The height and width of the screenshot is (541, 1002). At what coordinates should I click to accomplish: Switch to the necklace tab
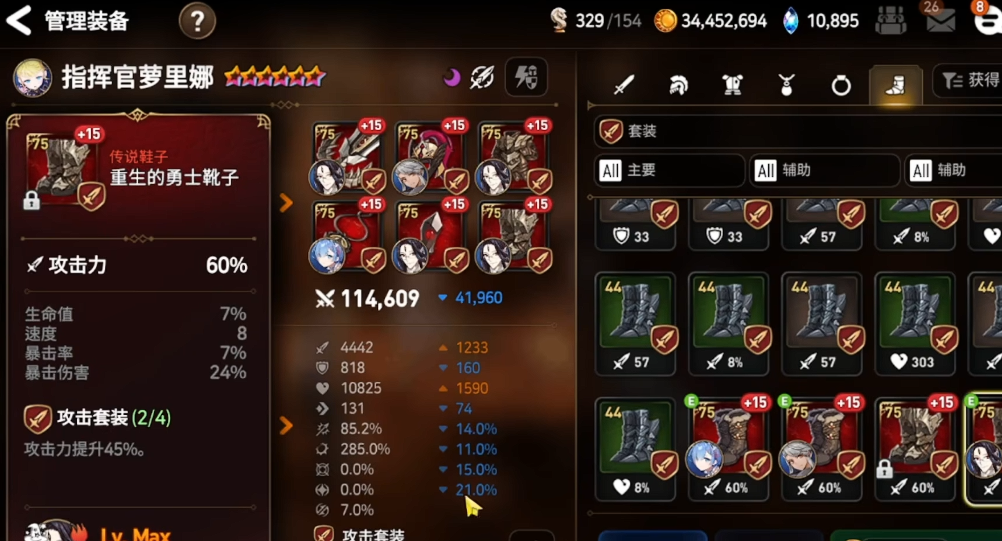coord(787,85)
